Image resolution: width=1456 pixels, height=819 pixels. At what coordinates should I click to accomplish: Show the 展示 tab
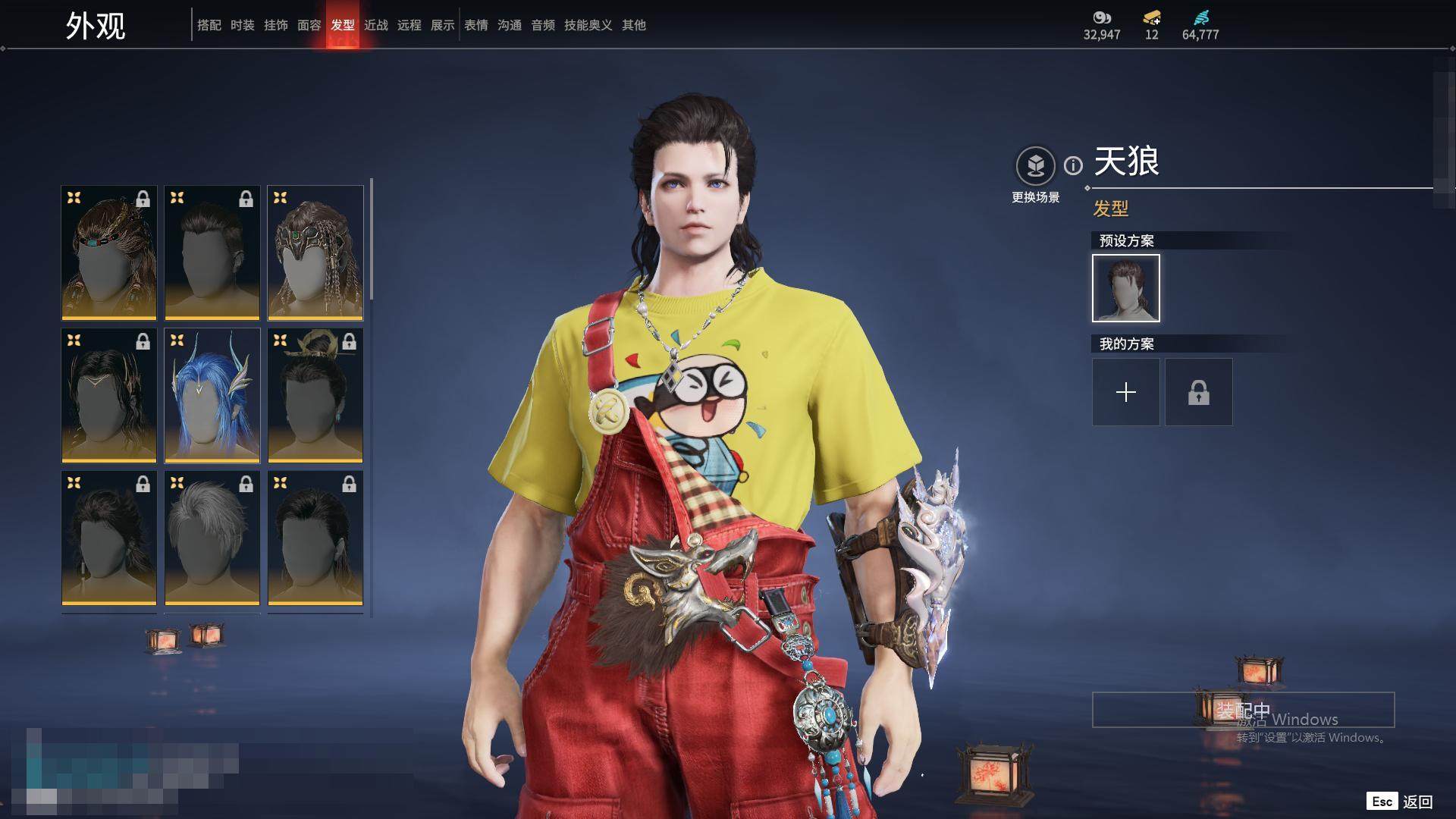coord(442,25)
